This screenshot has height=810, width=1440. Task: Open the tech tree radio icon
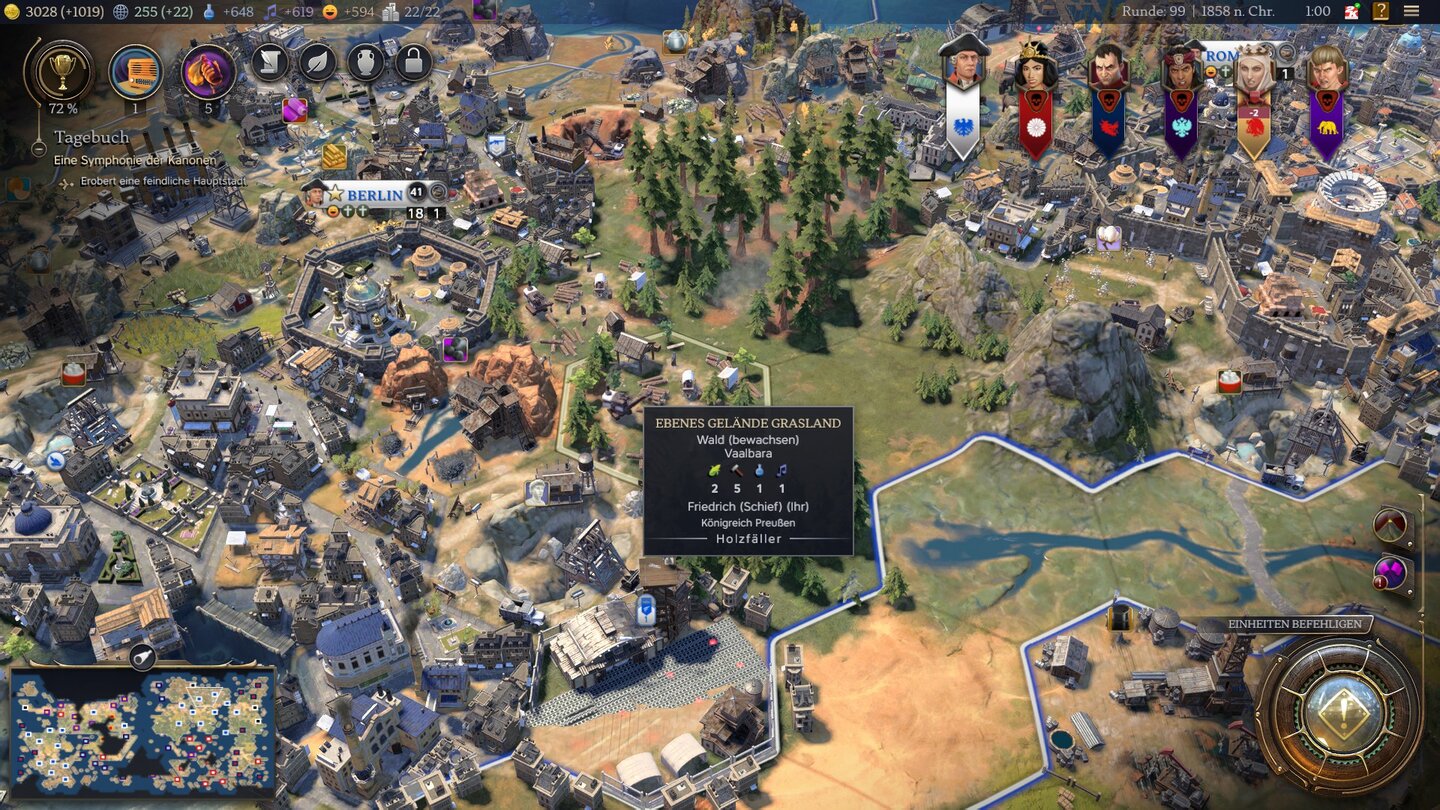[136, 71]
